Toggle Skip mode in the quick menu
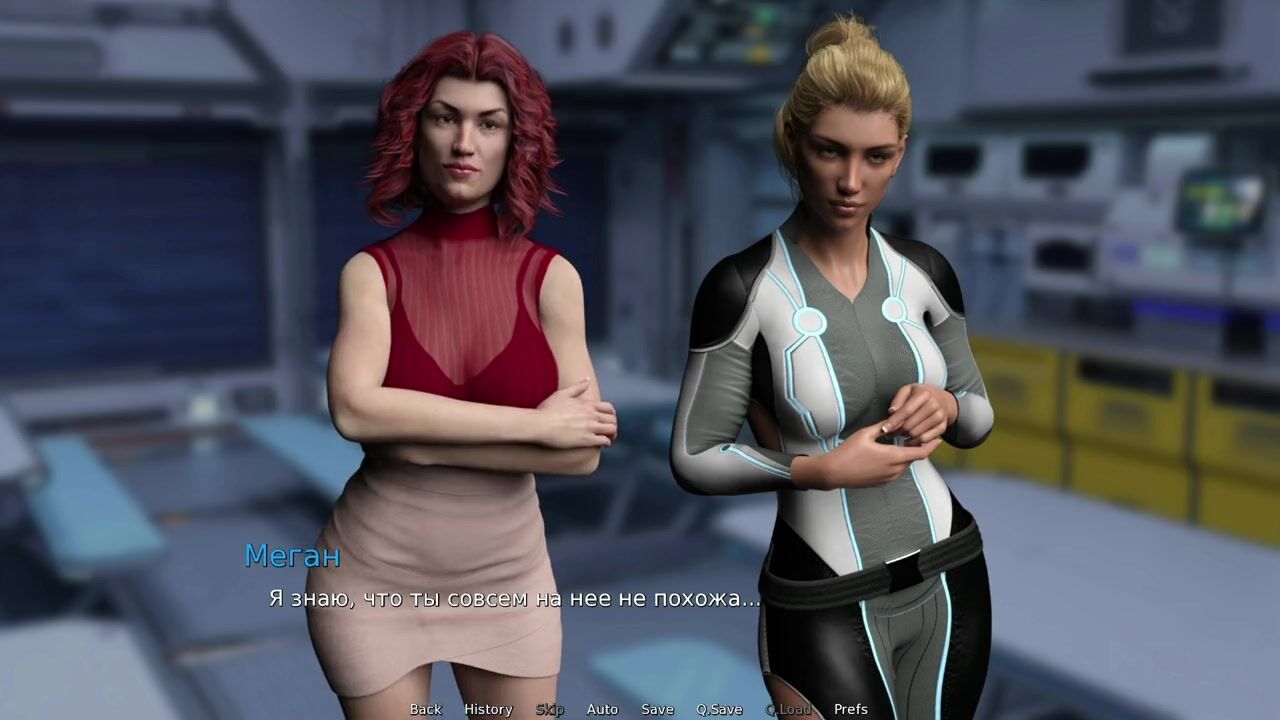 coord(549,709)
